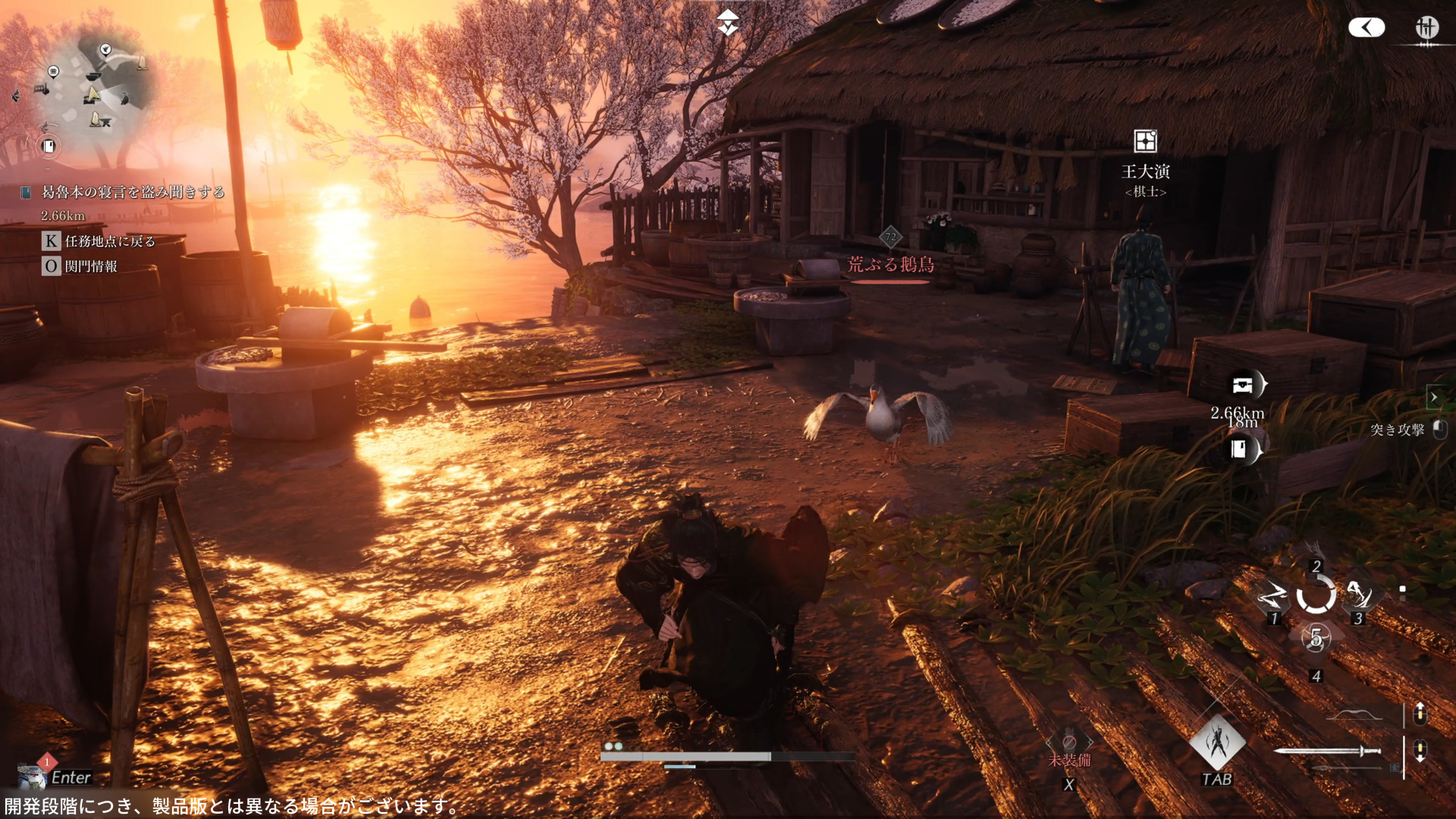
Task: Click the 王大演 chess player icon
Action: 1145,141
